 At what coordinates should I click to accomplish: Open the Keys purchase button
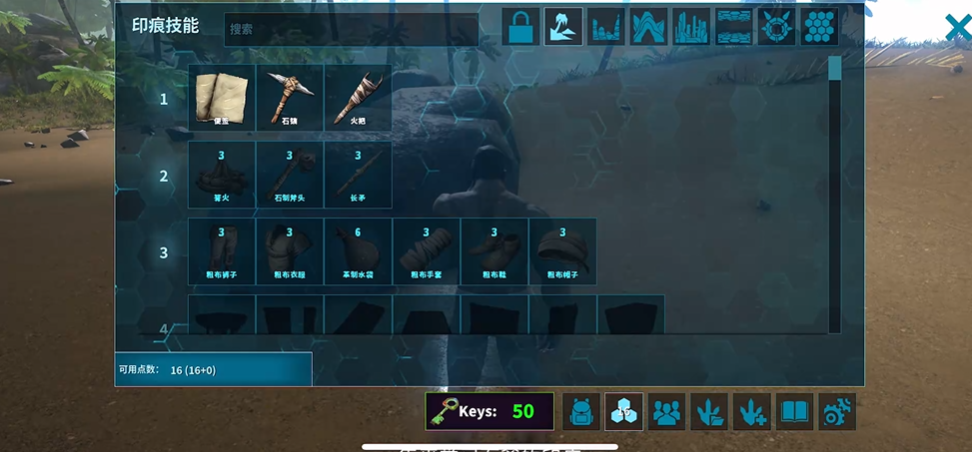click(489, 411)
